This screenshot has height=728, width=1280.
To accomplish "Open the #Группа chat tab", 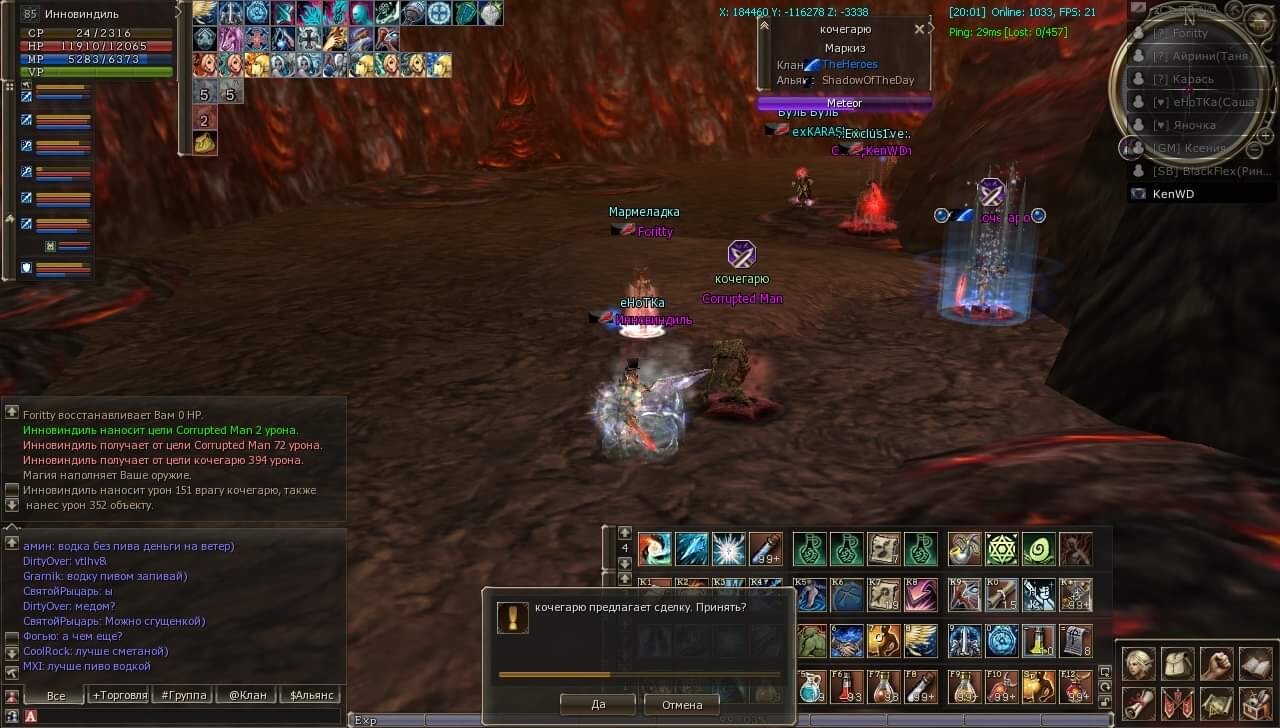I will (181, 695).
